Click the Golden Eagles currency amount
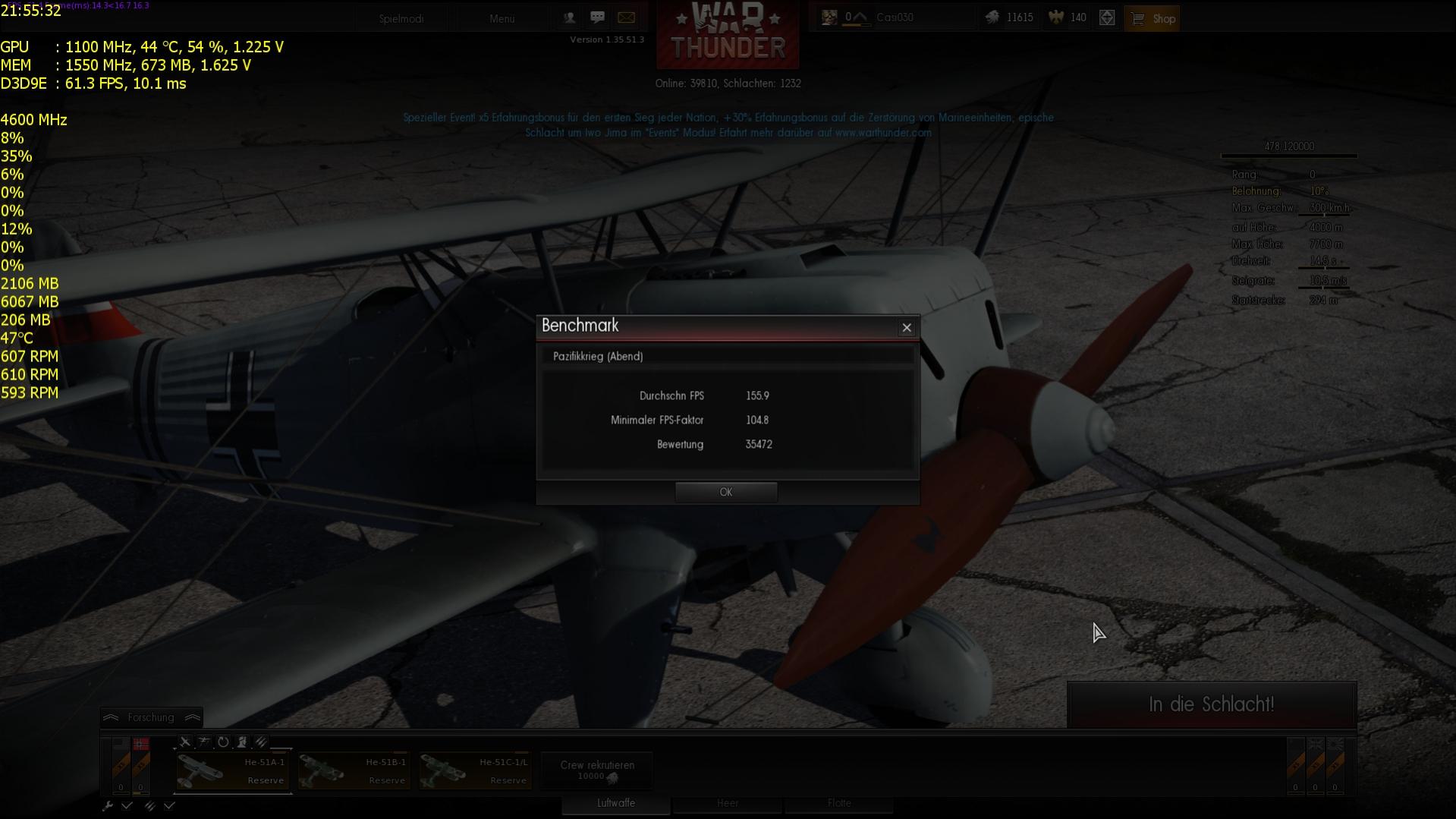 1069,17
